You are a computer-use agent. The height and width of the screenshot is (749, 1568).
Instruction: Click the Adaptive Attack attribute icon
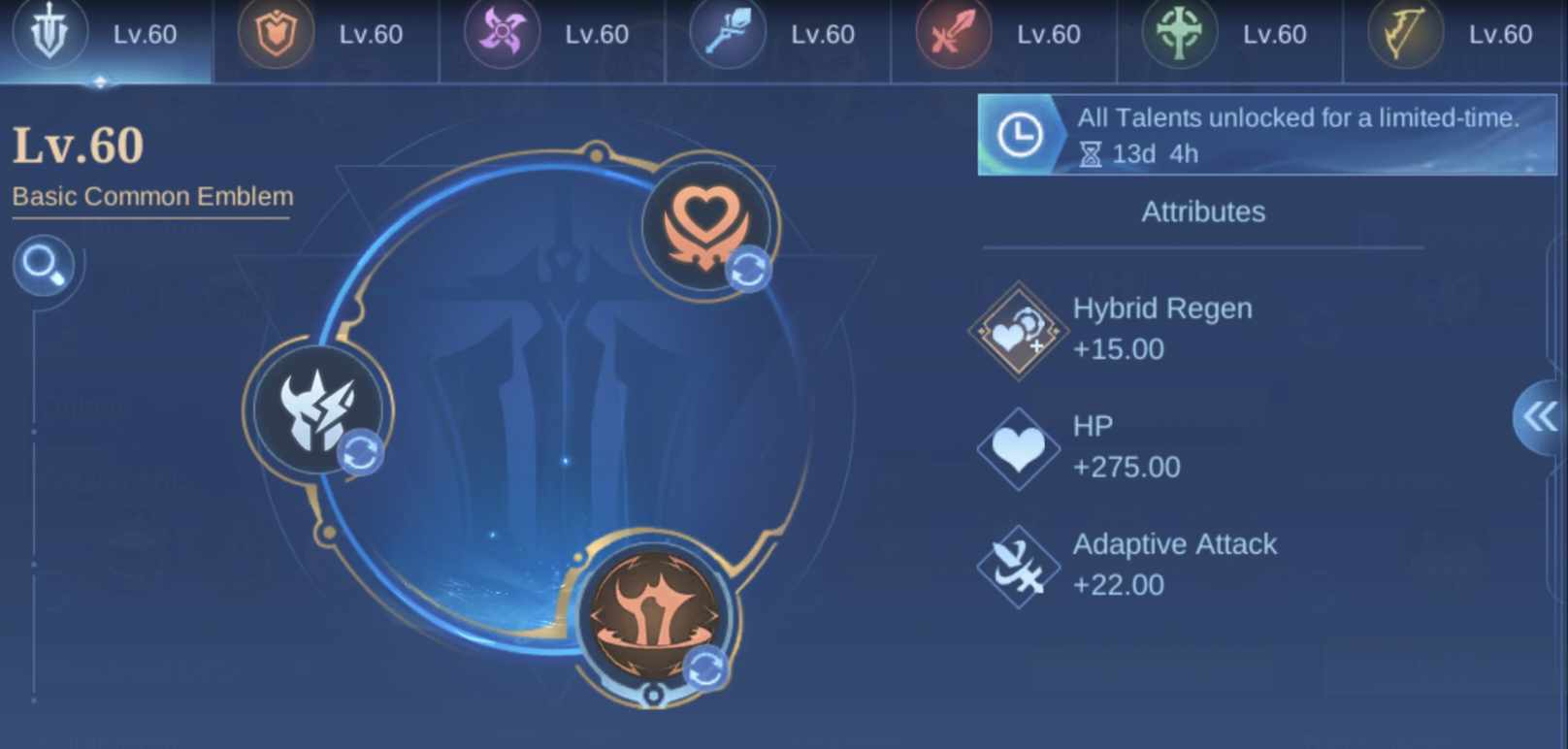tap(1018, 566)
